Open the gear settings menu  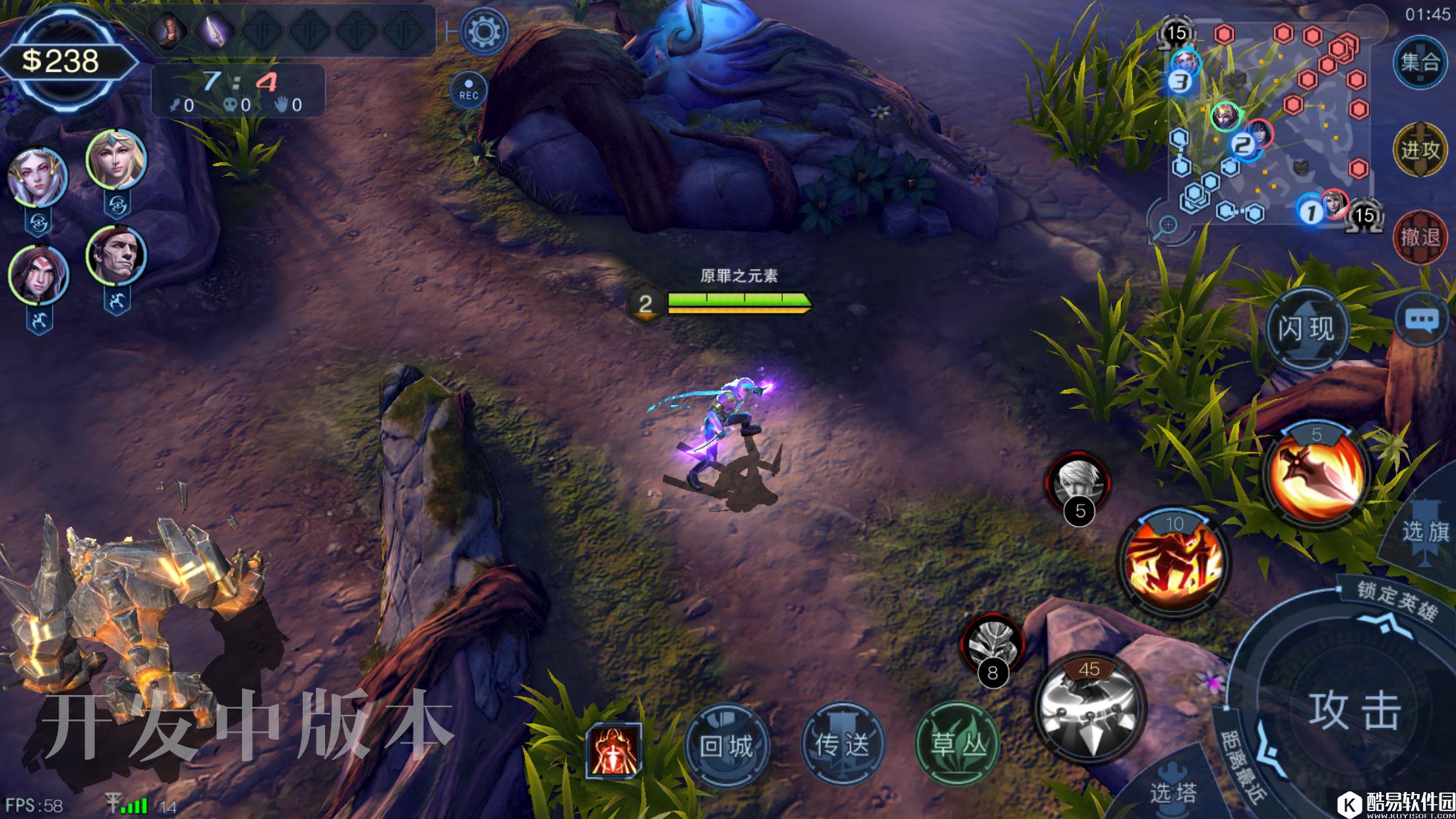click(484, 31)
